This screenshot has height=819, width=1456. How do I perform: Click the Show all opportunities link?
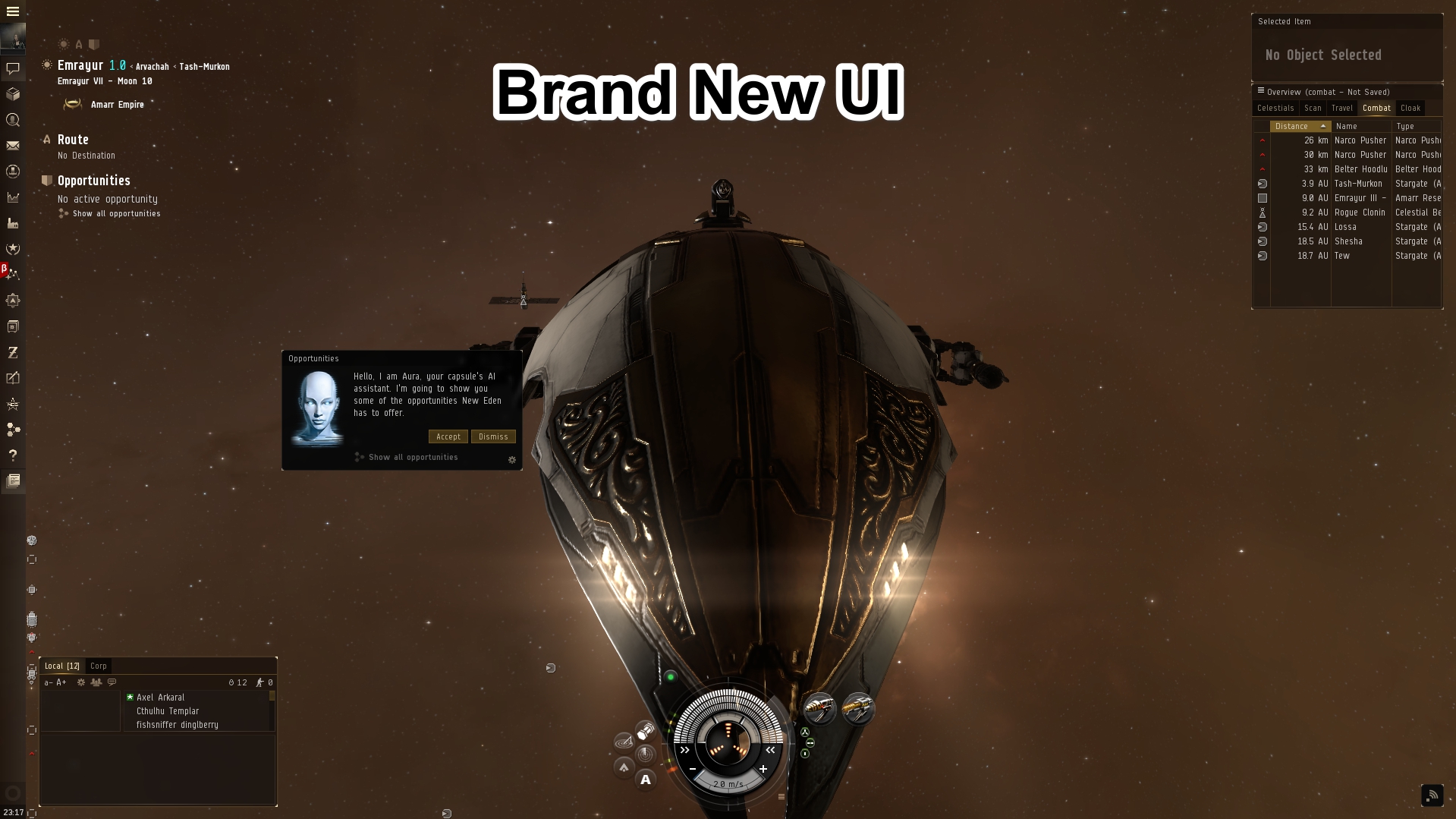pyautogui.click(x=412, y=457)
